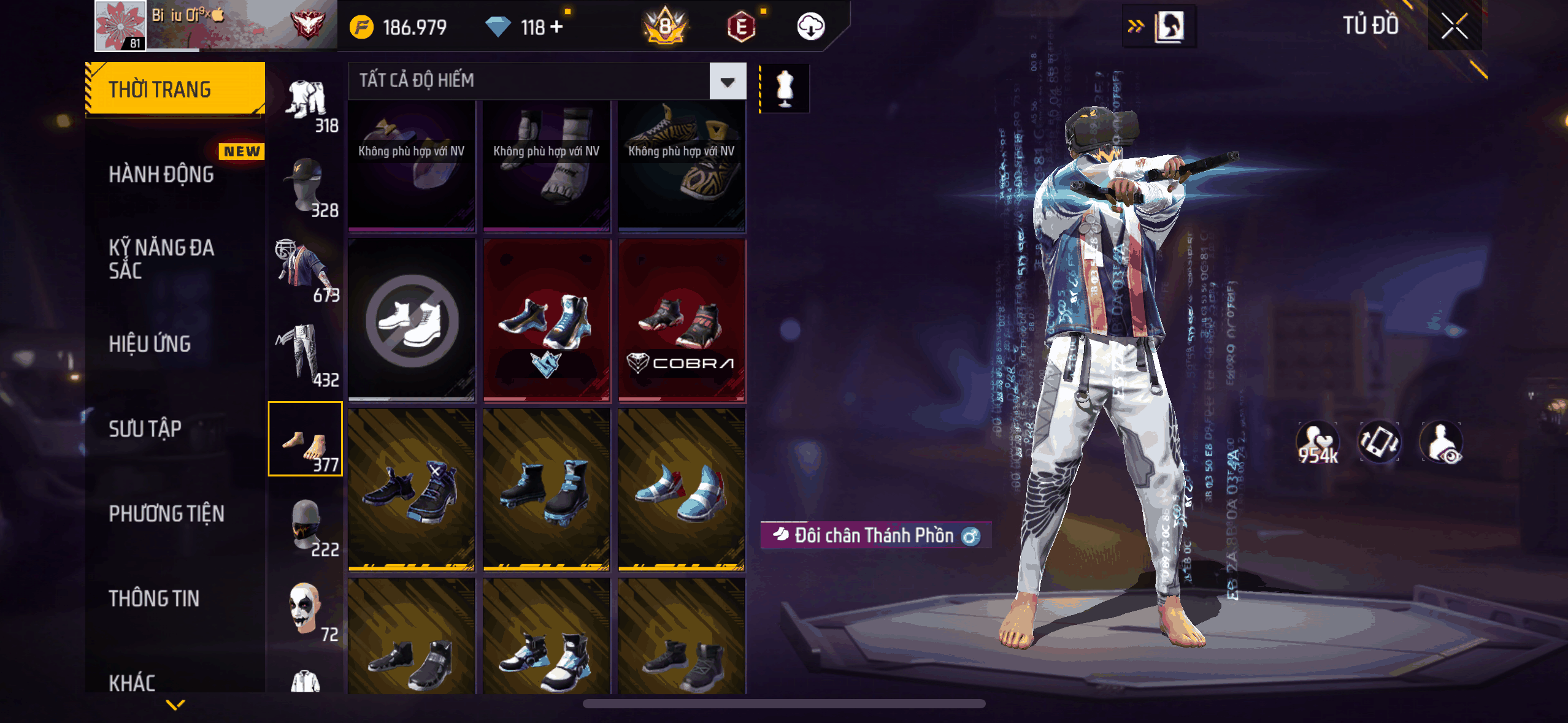The image size is (1568, 723).
Task: Equip the Cobra red shoes
Action: pyautogui.click(x=682, y=320)
